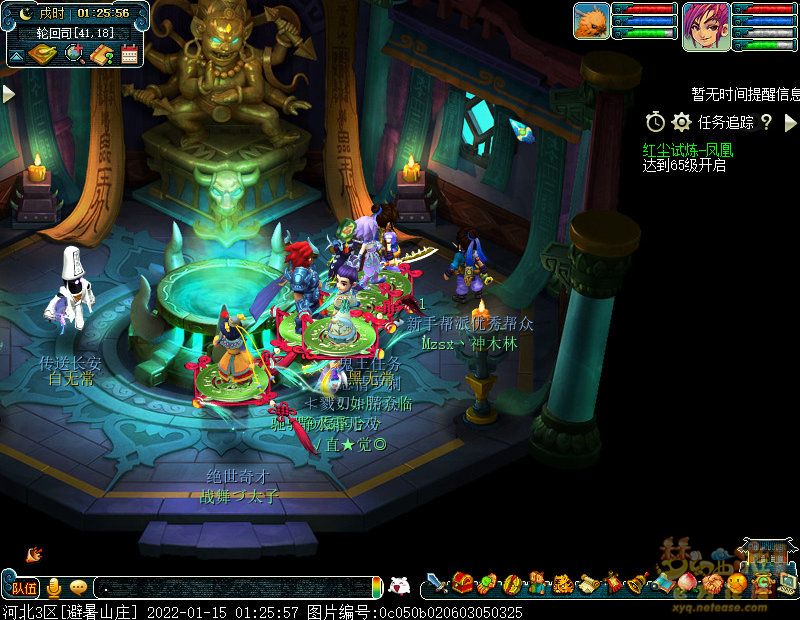Expand the left side panel arrow
Screen dimensions: 800x620
click(x=8, y=93)
